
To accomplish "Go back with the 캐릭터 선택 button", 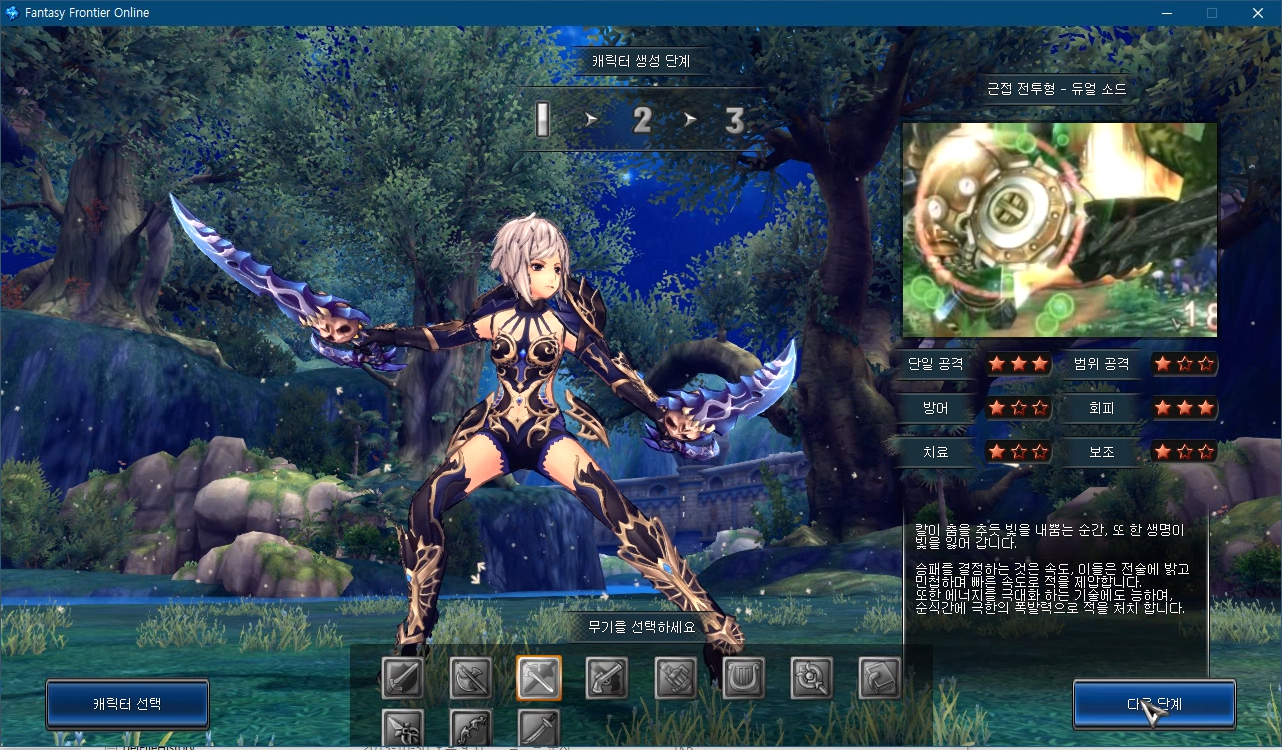I will [x=127, y=704].
